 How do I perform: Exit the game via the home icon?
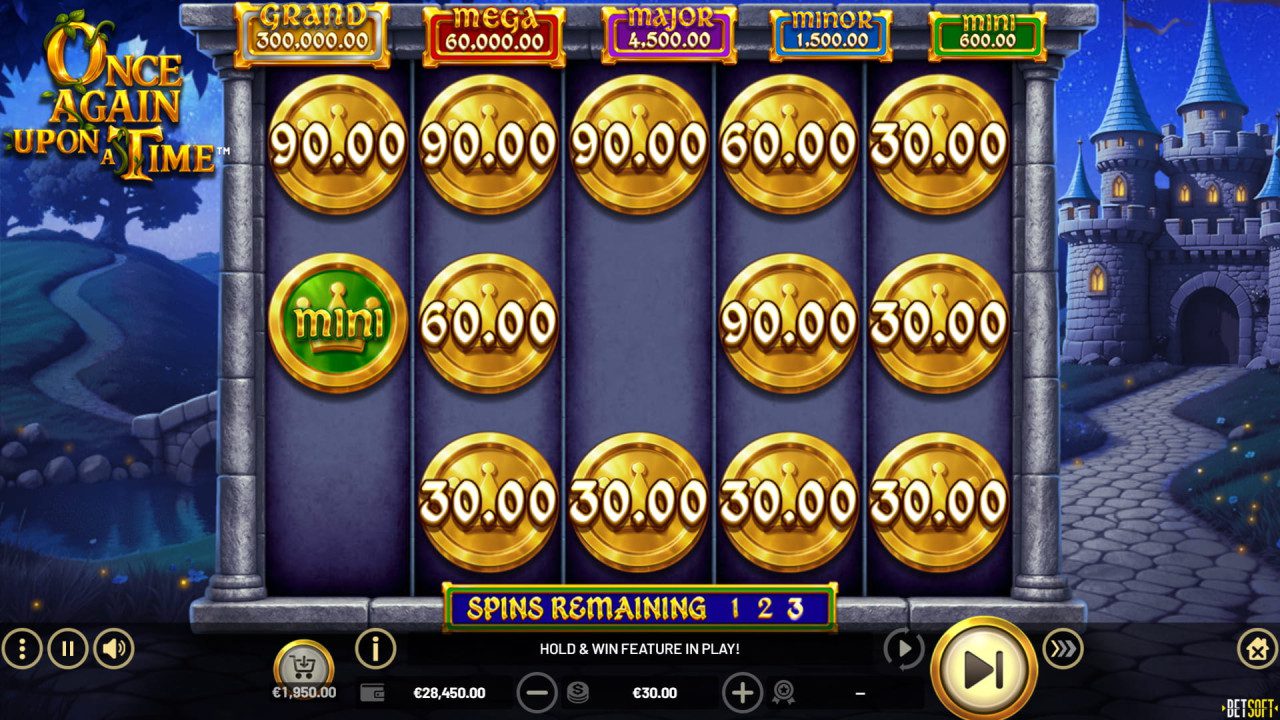pos(1257,649)
